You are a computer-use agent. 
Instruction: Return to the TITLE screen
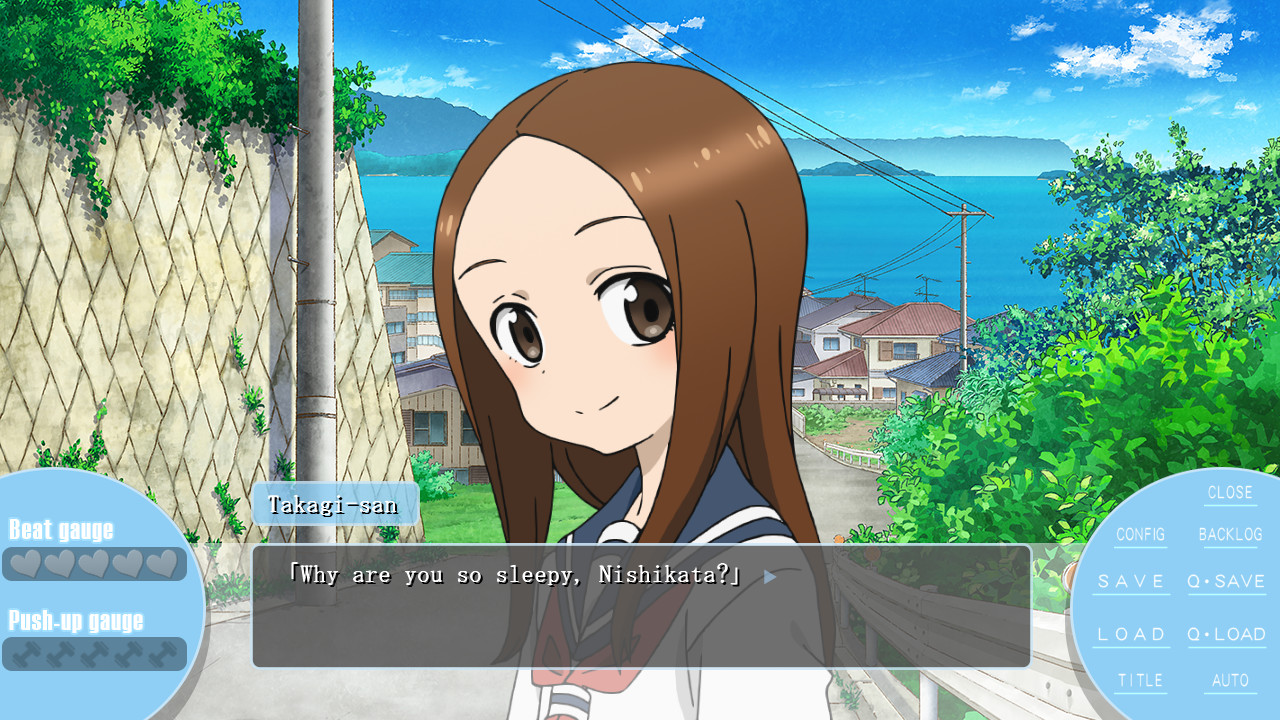(1140, 680)
